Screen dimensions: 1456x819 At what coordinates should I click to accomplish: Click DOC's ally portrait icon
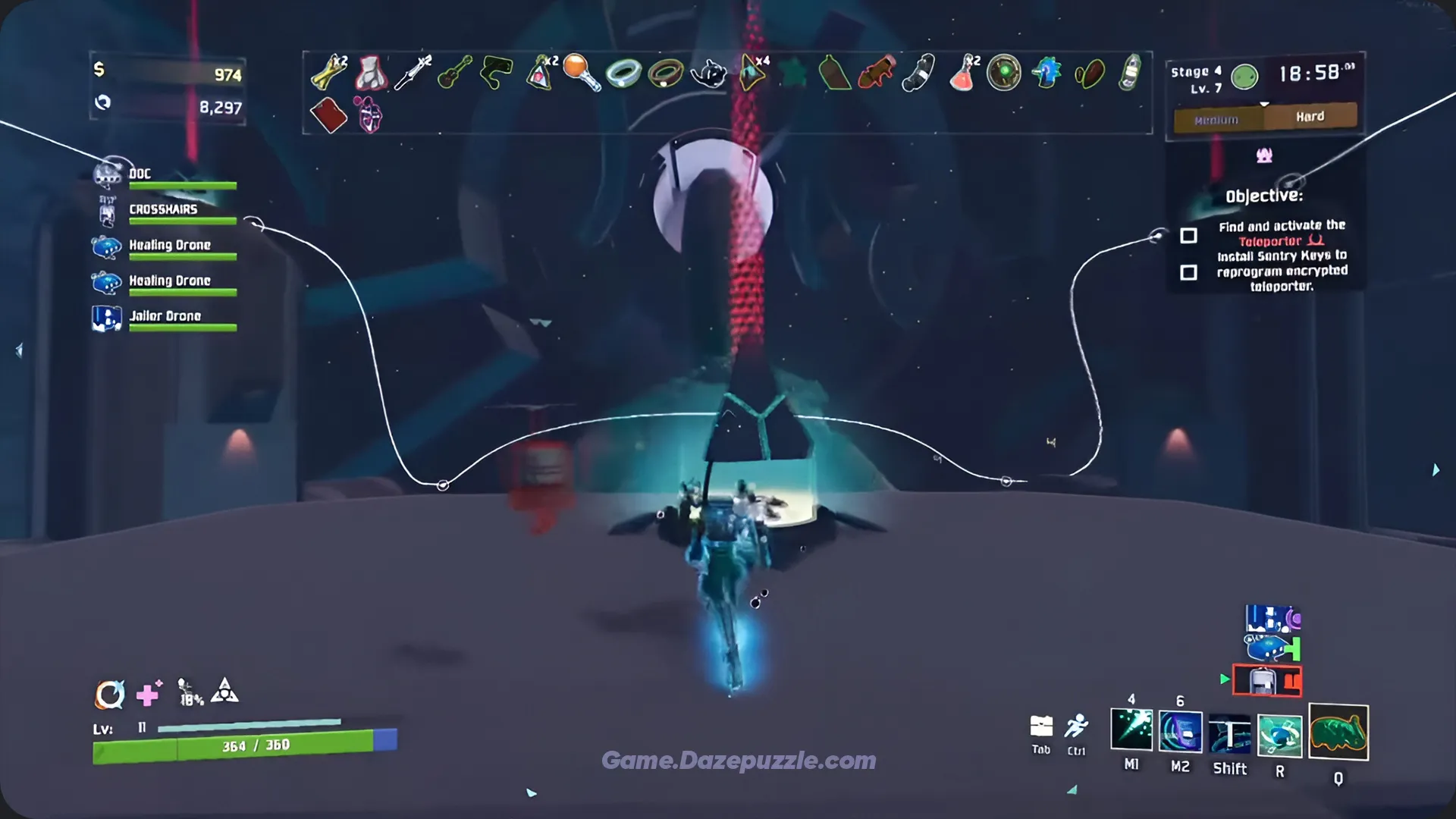[x=106, y=174]
